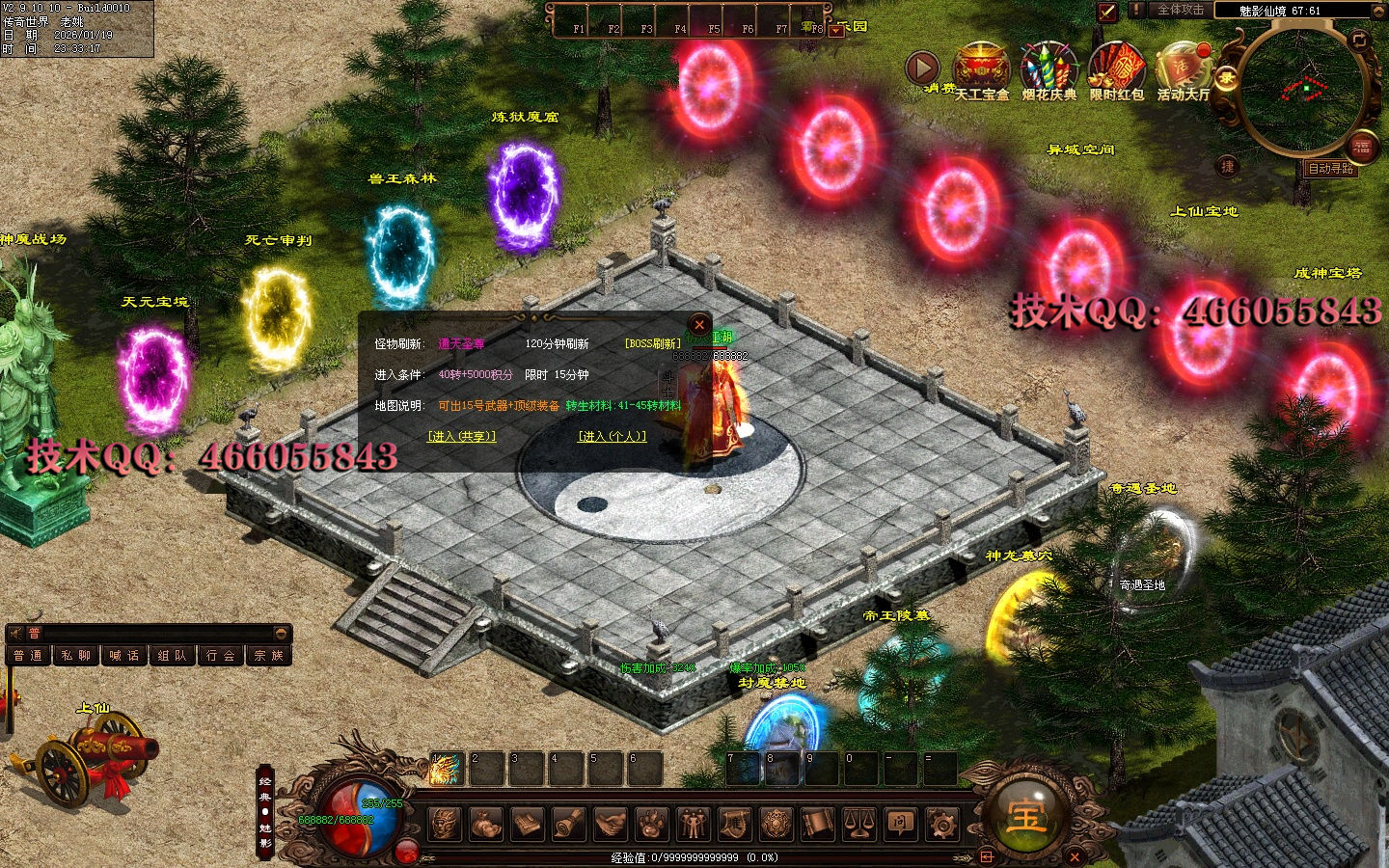Select the flame skill in hotbar slot 1
The height and width of the screenshot is (868, 1389).
(x=446, y=769)
